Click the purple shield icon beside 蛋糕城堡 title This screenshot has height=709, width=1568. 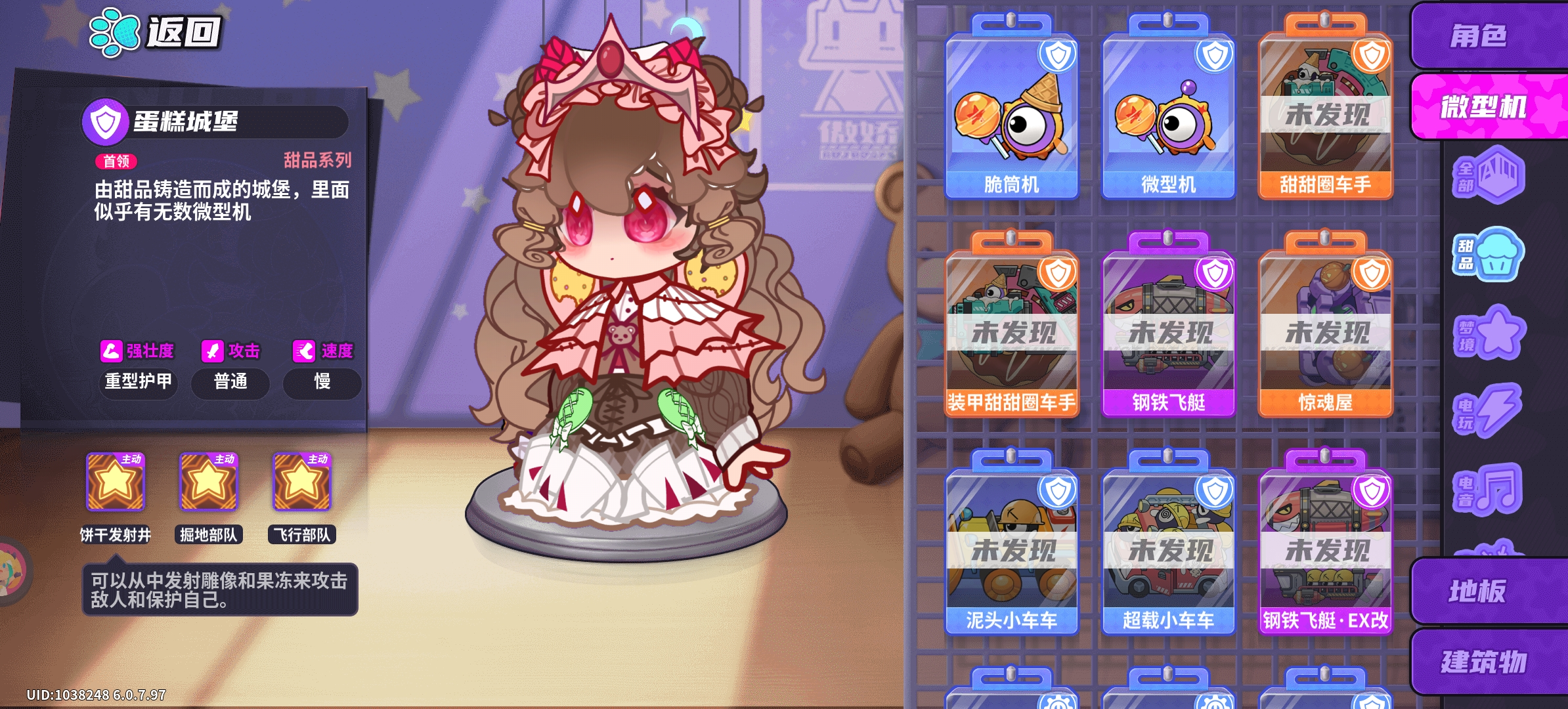coord(107,120)
